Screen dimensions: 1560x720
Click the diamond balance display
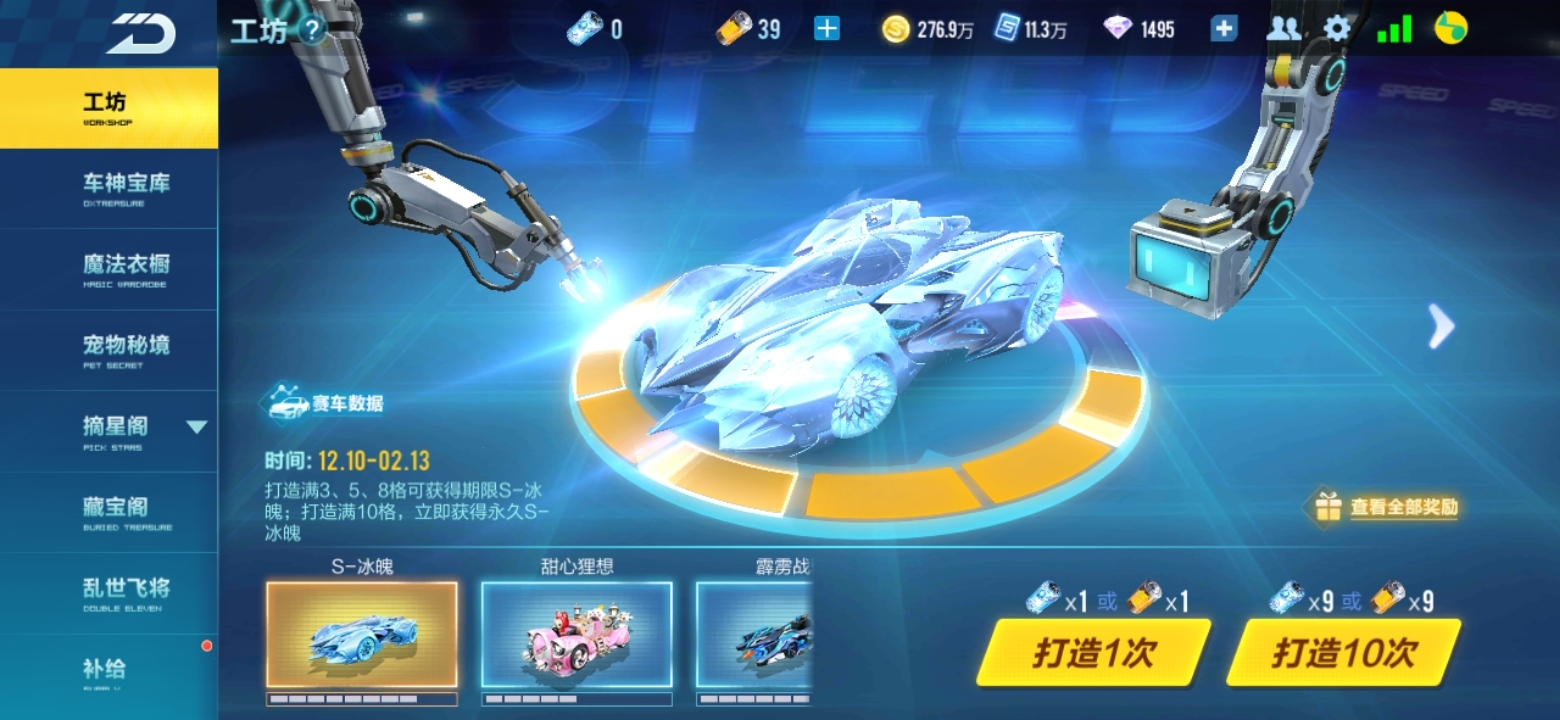tap(1142, 30)
